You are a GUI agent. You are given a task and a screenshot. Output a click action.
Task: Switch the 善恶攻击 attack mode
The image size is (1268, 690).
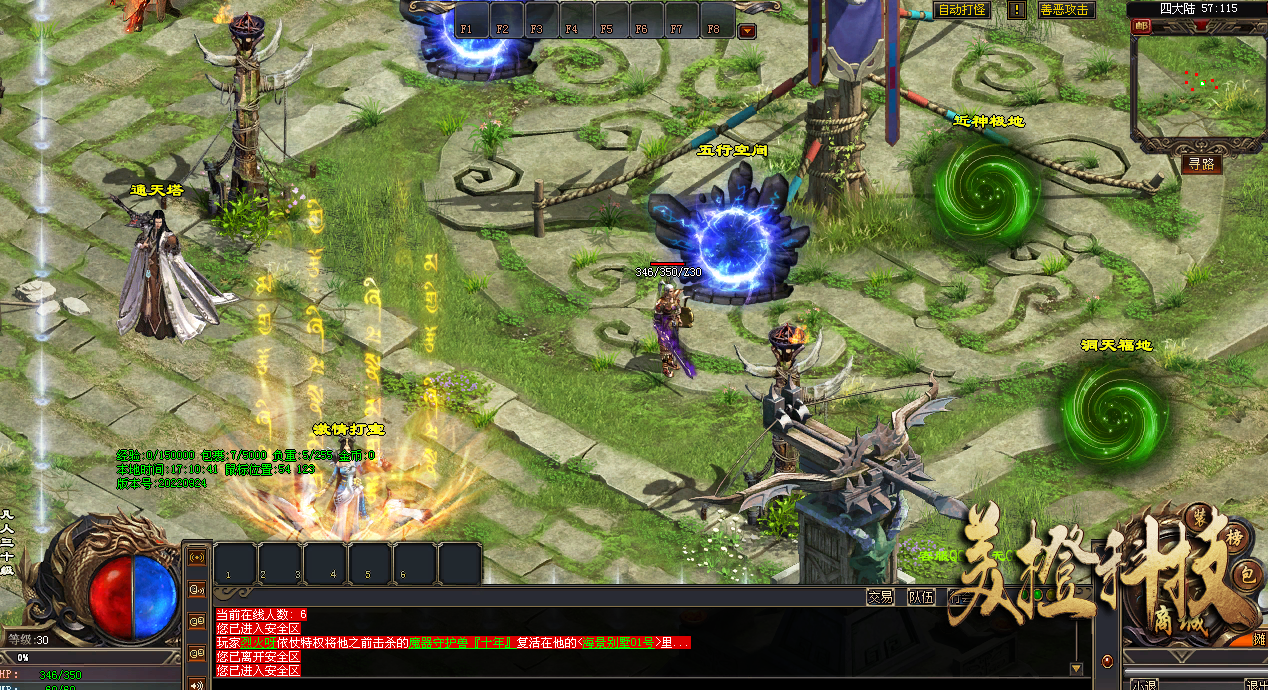[x=1066, y=10]
